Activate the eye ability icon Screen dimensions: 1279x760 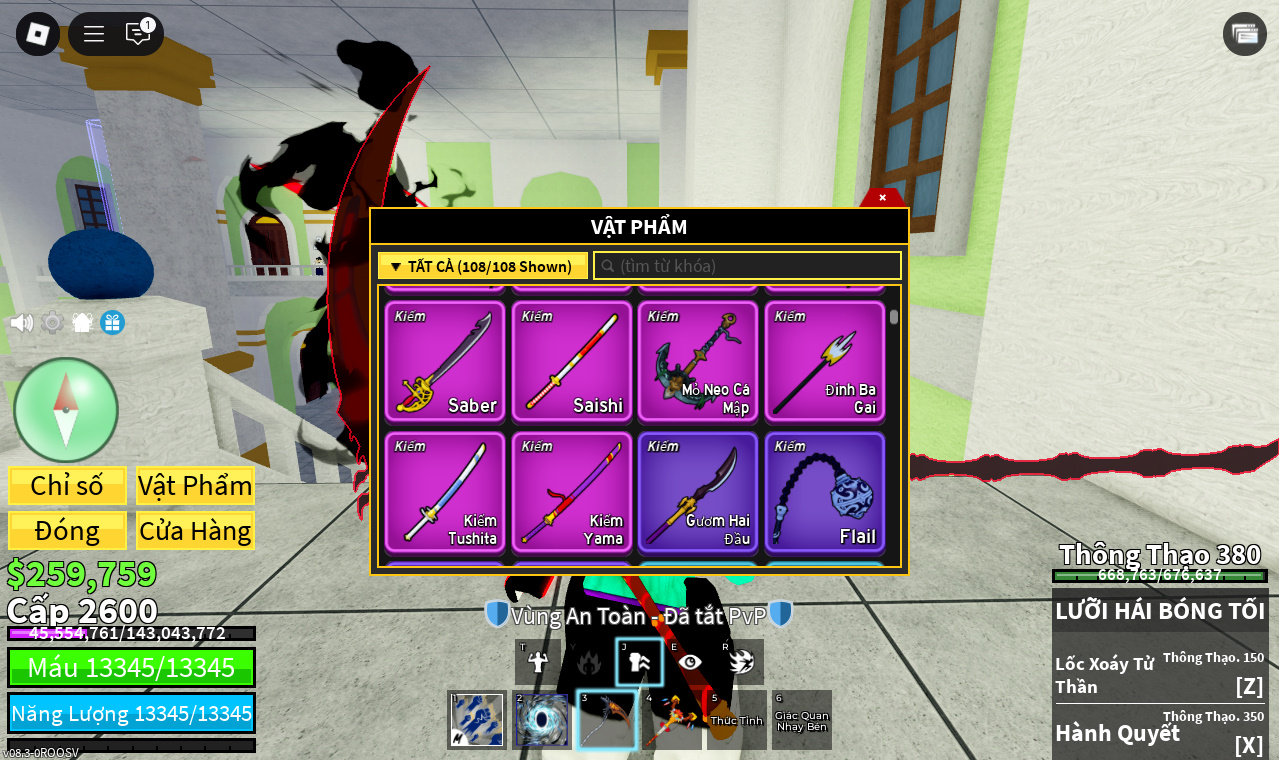click(x=690, y=662)
